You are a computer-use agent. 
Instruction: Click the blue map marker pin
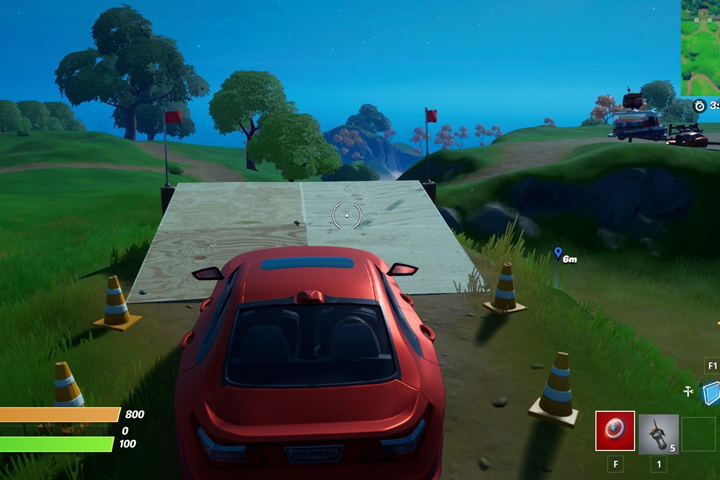tap(557, 254)
